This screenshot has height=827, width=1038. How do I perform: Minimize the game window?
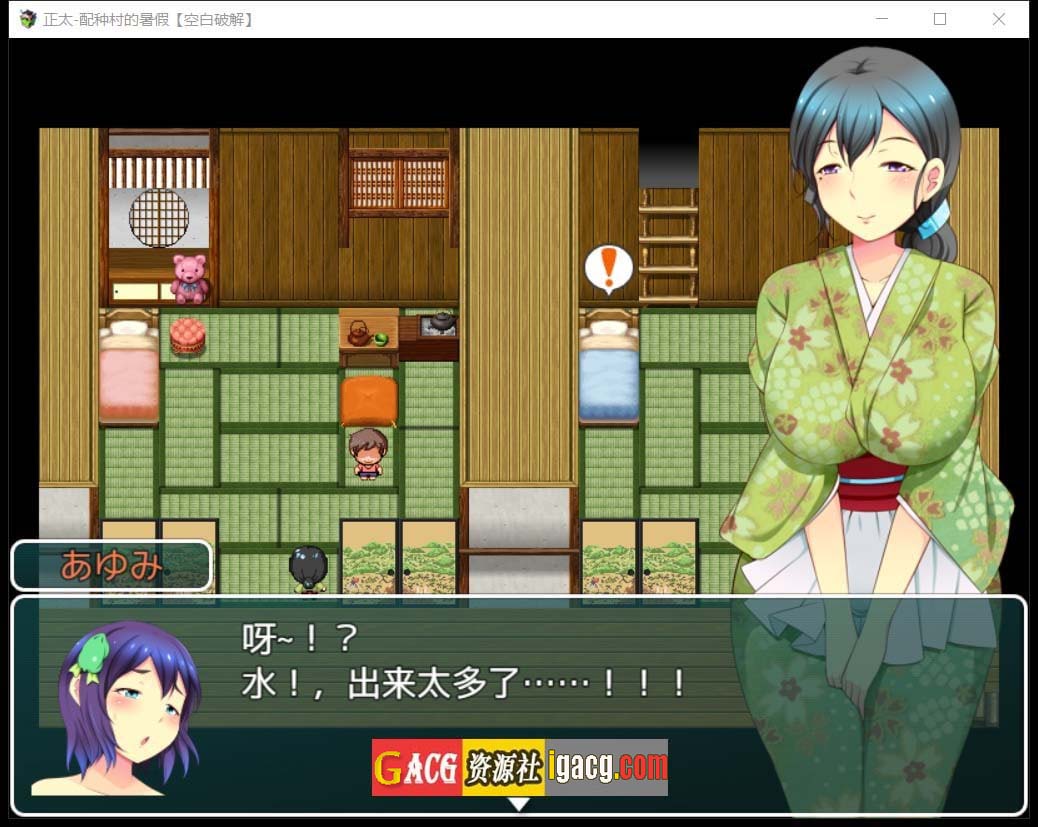click(x=882, y=19)
